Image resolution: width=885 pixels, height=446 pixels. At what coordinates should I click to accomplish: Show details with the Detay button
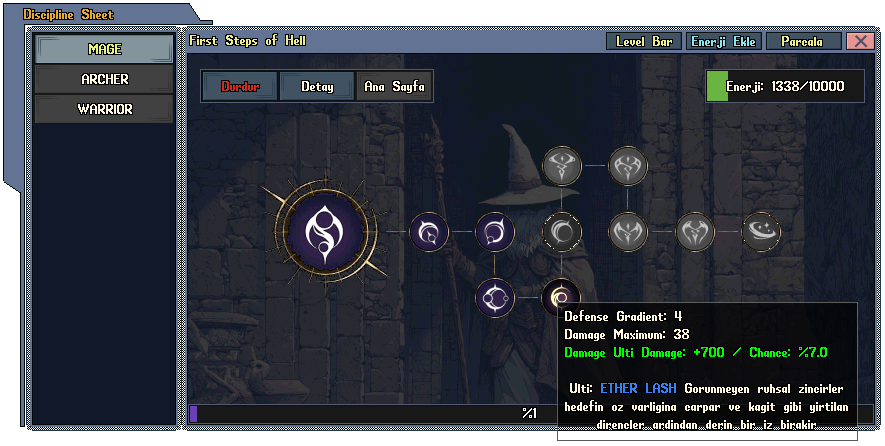317,86
